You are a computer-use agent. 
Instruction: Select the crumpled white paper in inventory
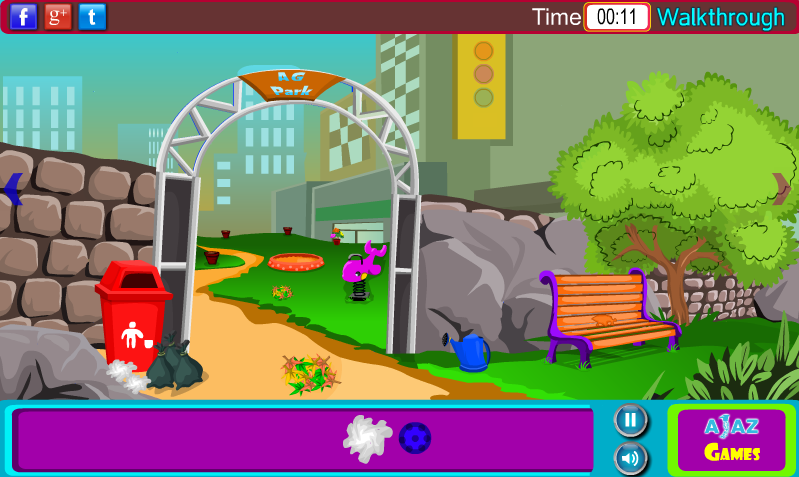(367, 438)
